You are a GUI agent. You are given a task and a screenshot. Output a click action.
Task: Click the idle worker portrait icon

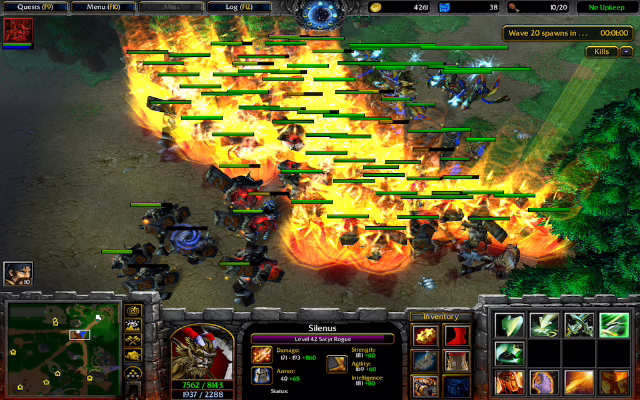coord(17,274)
